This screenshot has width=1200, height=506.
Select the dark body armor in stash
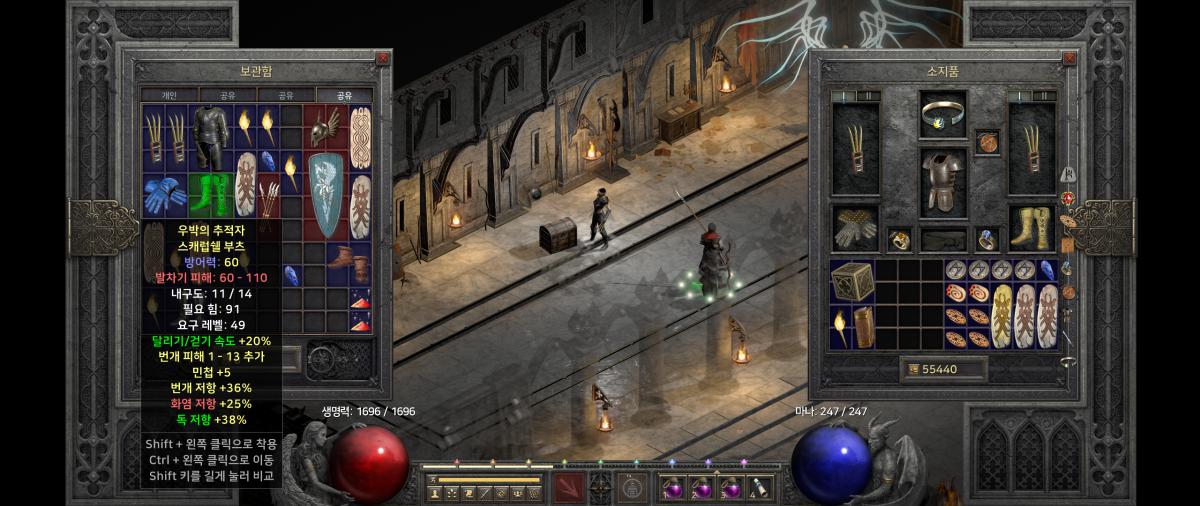209,139
